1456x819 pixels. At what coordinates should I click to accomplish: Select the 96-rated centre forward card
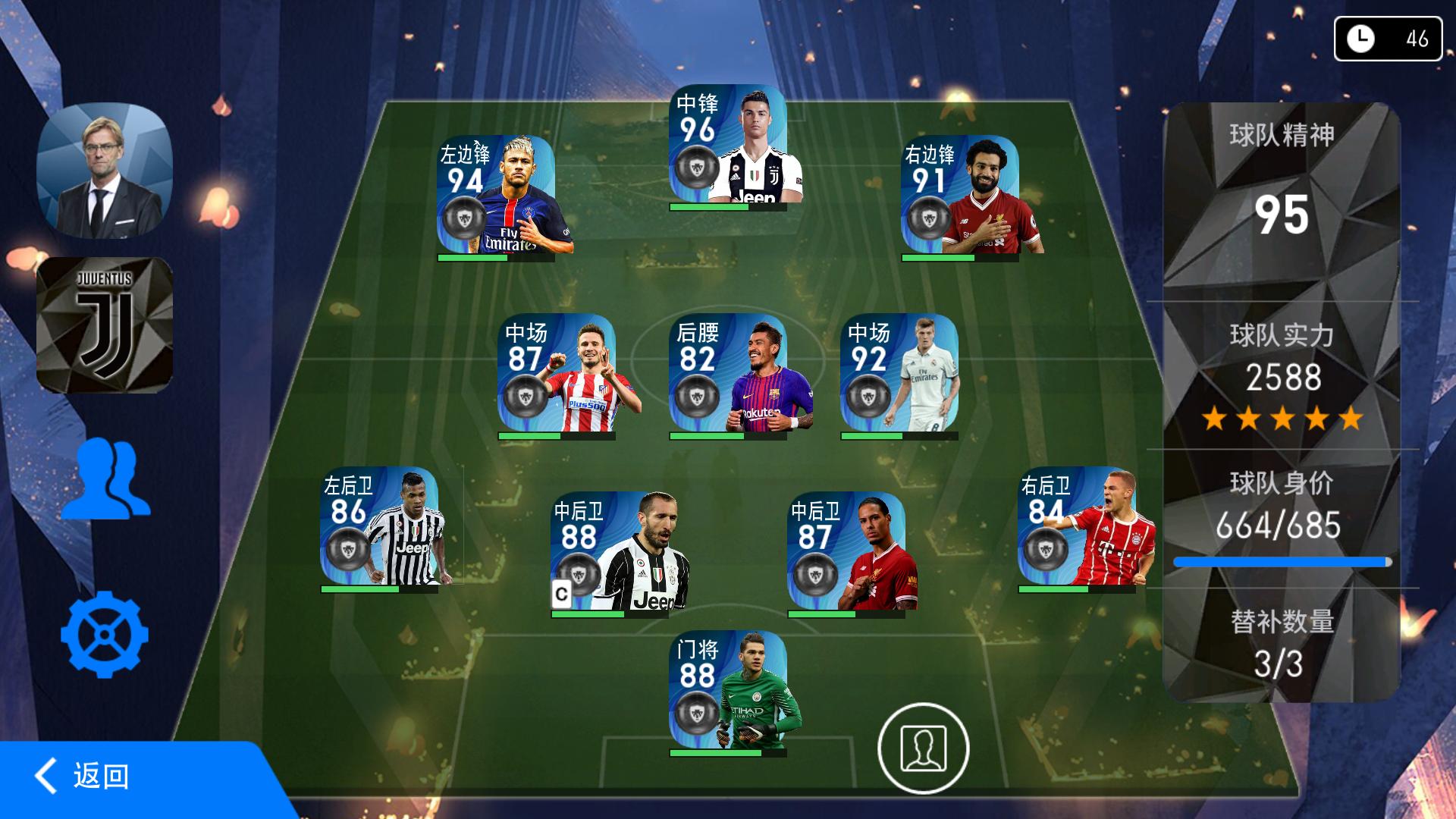(x=728, y=144)
